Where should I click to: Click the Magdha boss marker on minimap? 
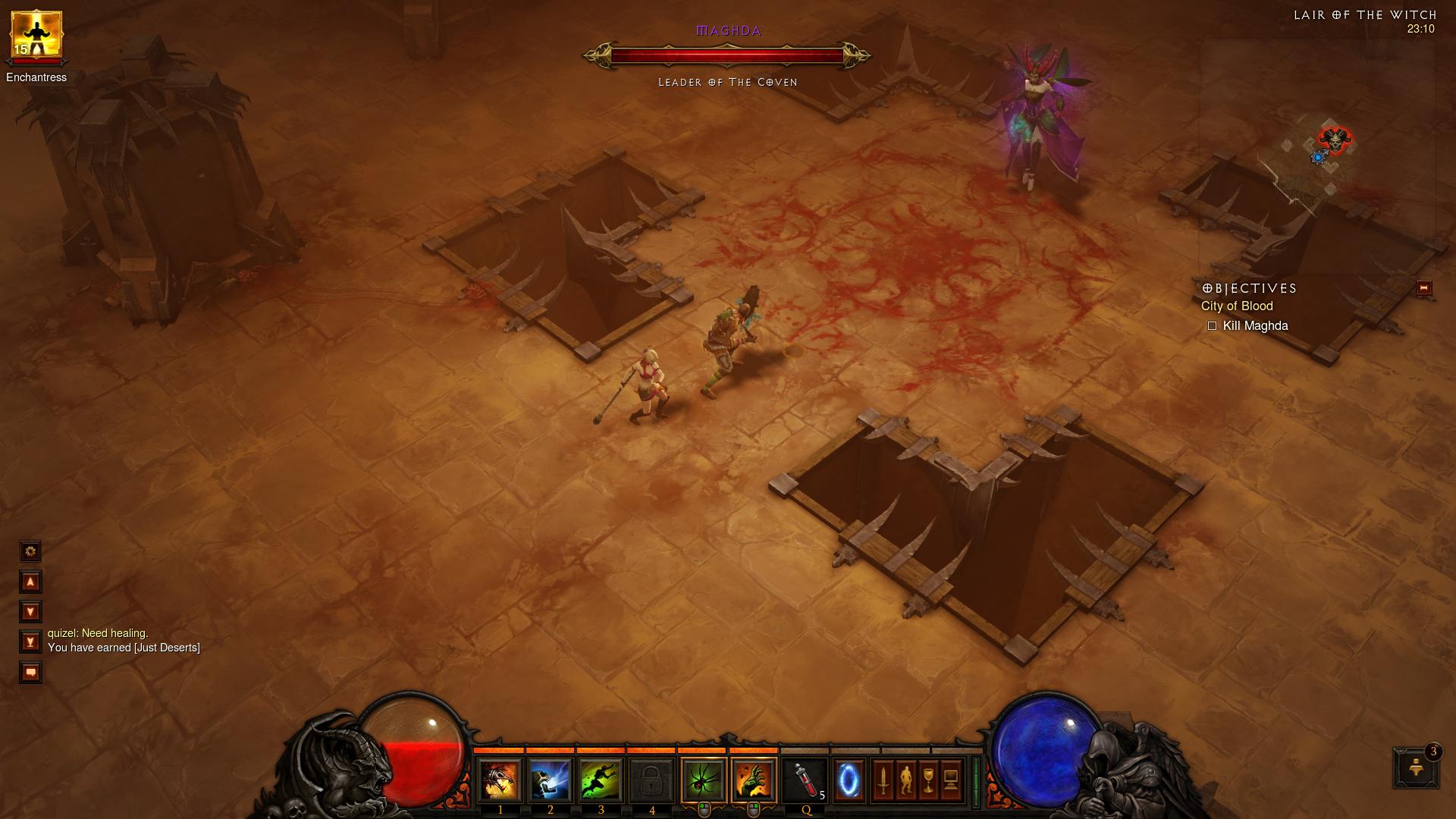click(x=1335, y=141)
